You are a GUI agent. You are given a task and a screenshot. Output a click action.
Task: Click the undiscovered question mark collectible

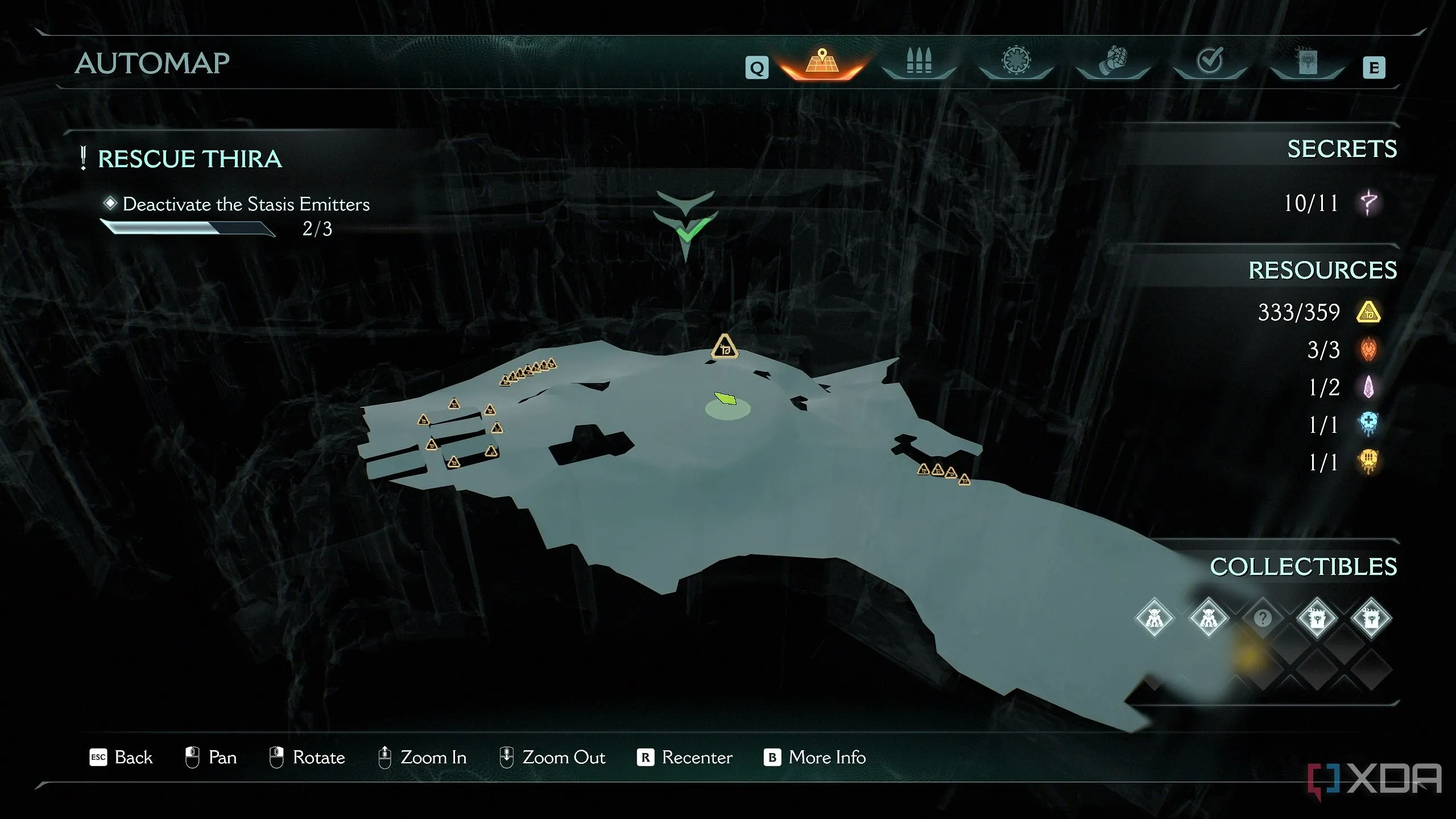pos(1262,618)
